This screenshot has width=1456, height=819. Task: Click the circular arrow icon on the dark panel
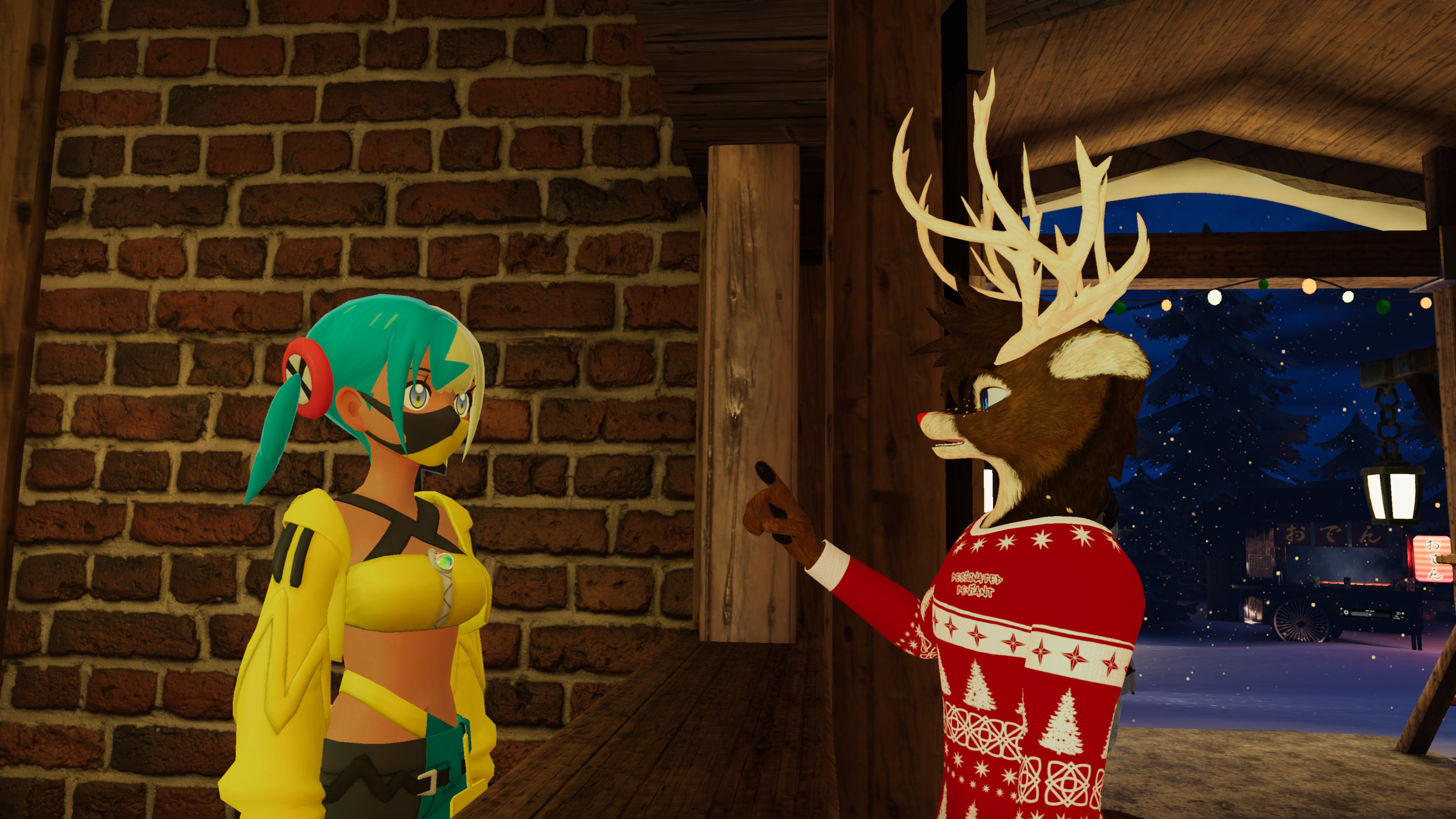[1346, 613]
